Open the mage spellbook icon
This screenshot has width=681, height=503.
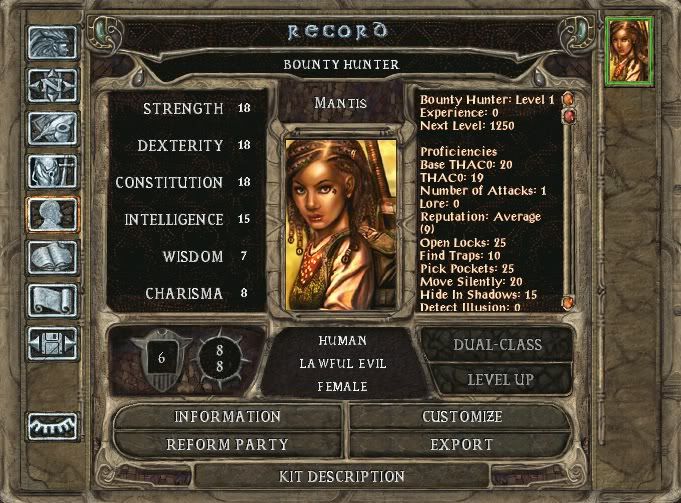53,258
